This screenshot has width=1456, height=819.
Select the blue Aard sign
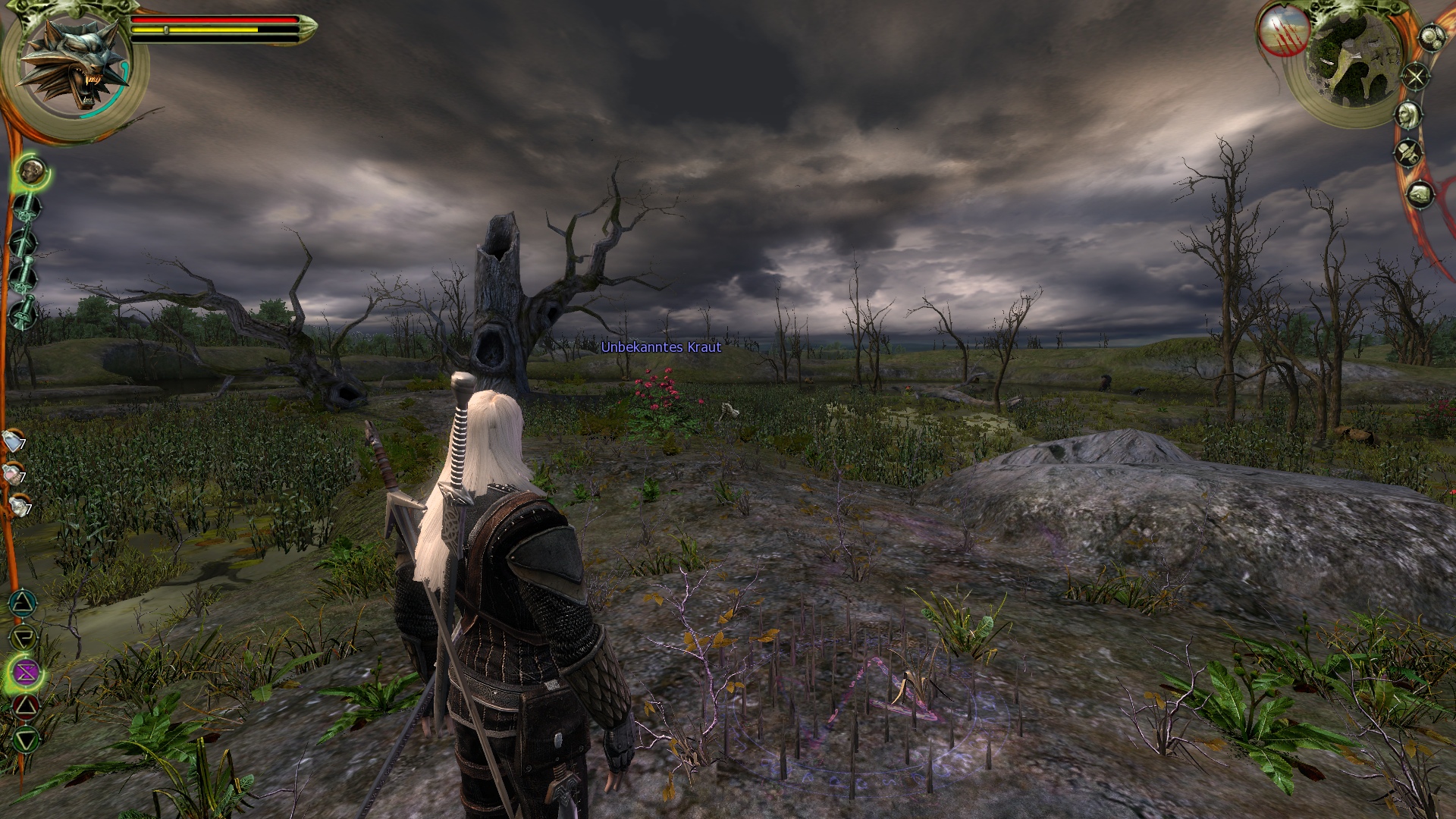pyautogui.click(x=24, y=602)
